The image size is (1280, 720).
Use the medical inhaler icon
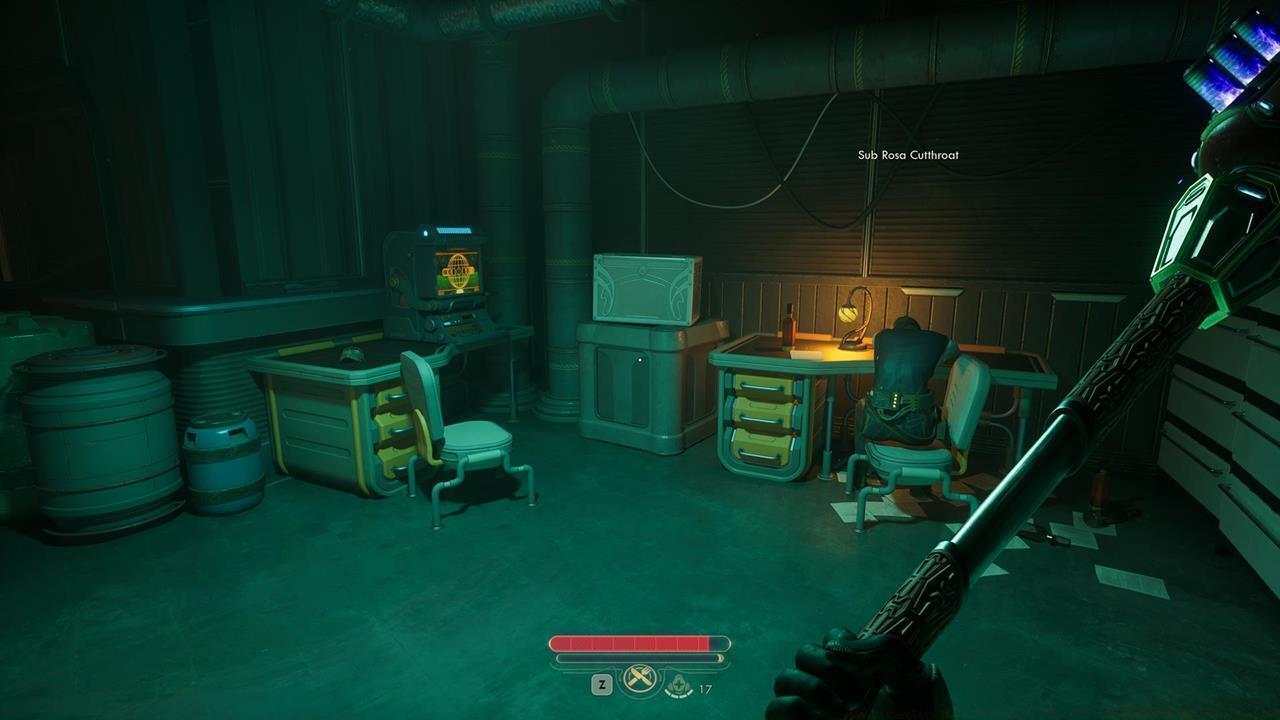pos(679,686)
